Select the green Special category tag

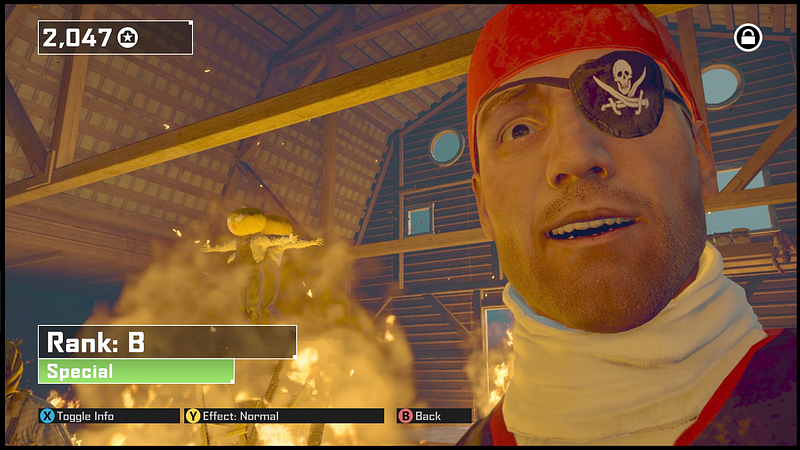pos(136,372)
